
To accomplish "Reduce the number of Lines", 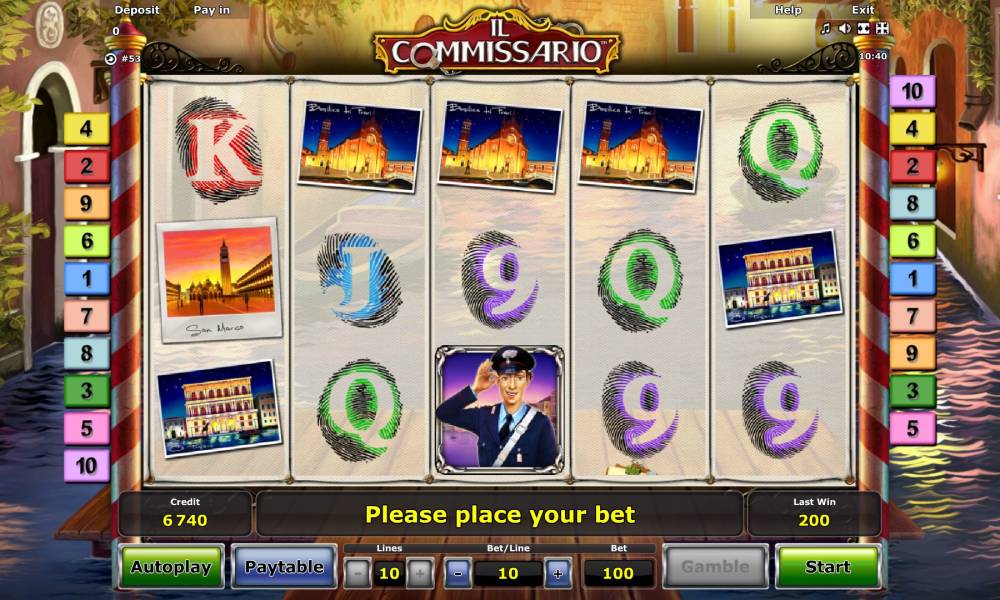I will click(x=357, y=573).
